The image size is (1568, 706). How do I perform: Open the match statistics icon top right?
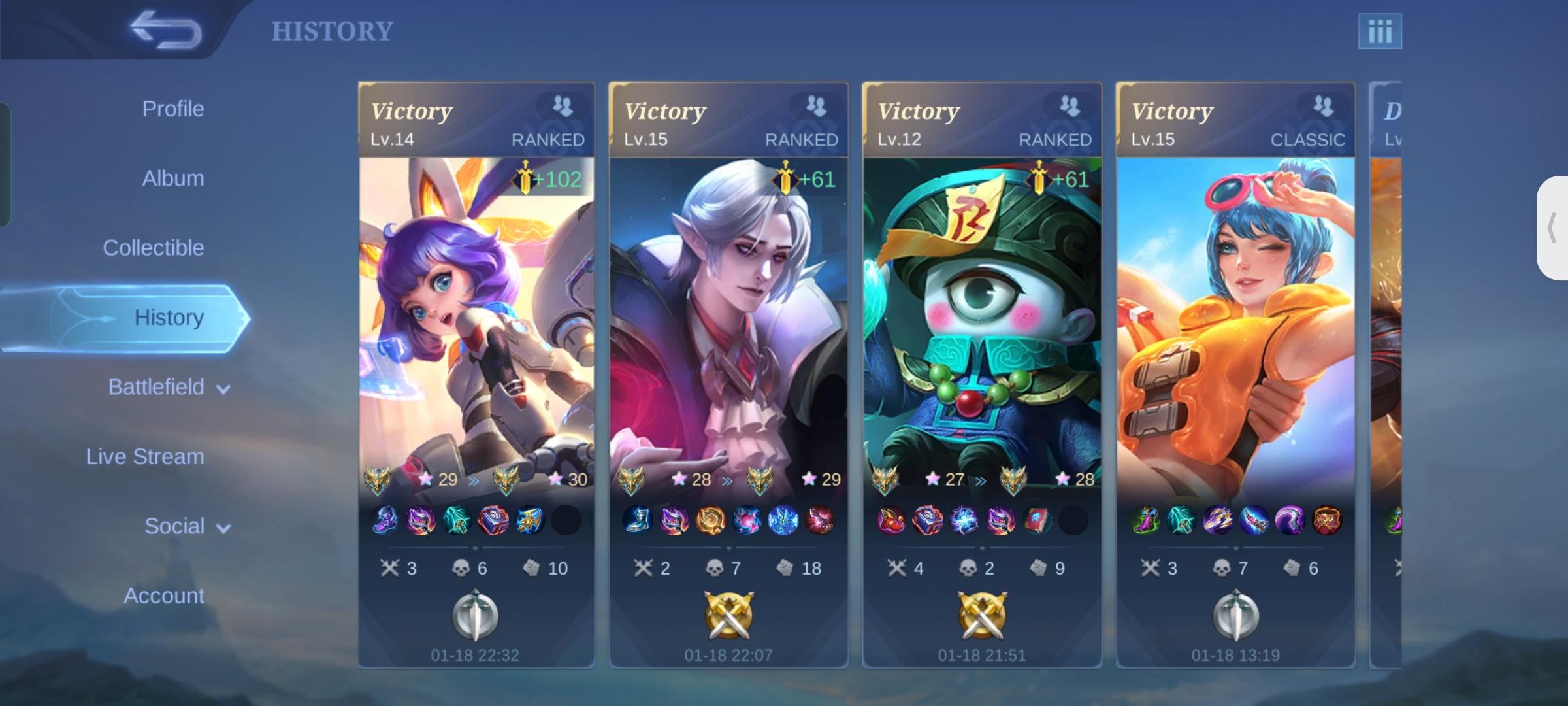point(1380,29)
